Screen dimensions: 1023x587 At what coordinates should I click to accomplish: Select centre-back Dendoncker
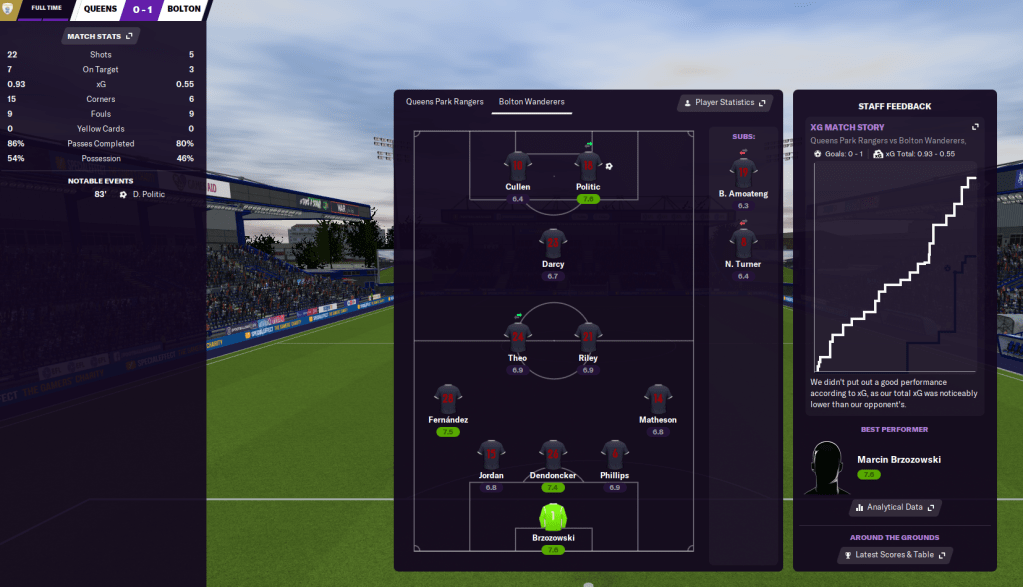(553, 454)
